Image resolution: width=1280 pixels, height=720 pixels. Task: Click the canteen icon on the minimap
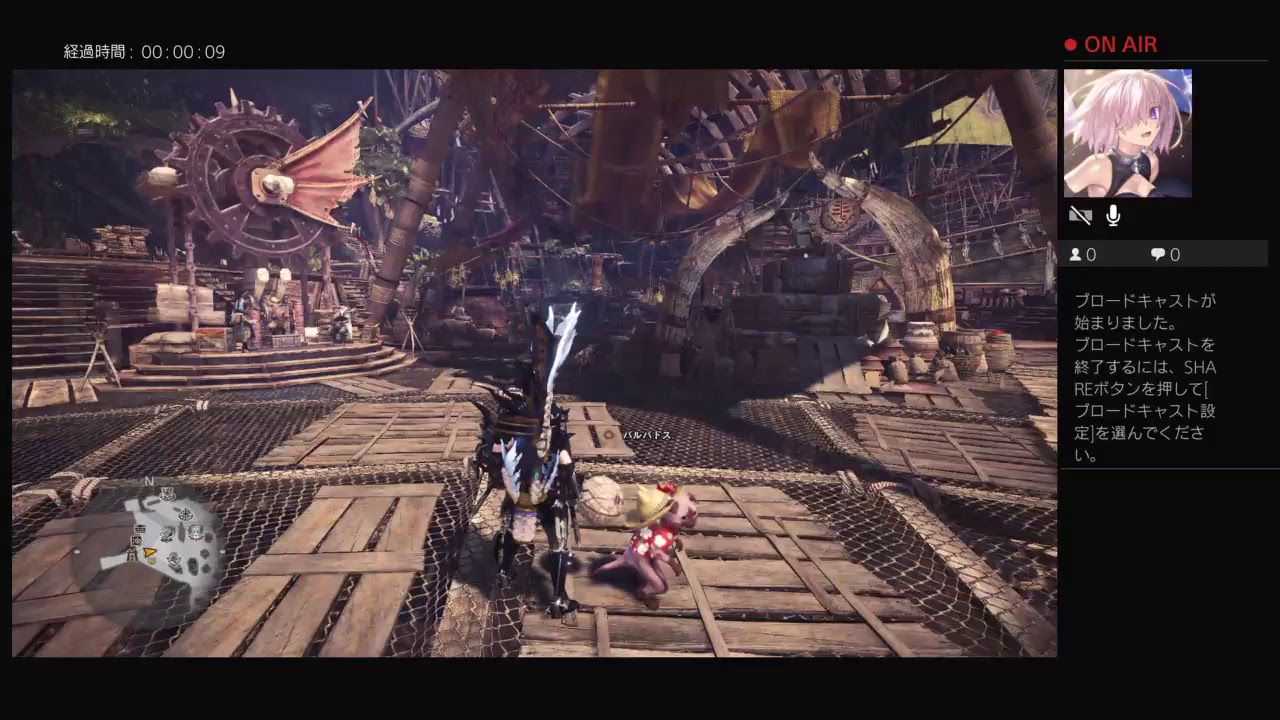click(x=175, y=560)
